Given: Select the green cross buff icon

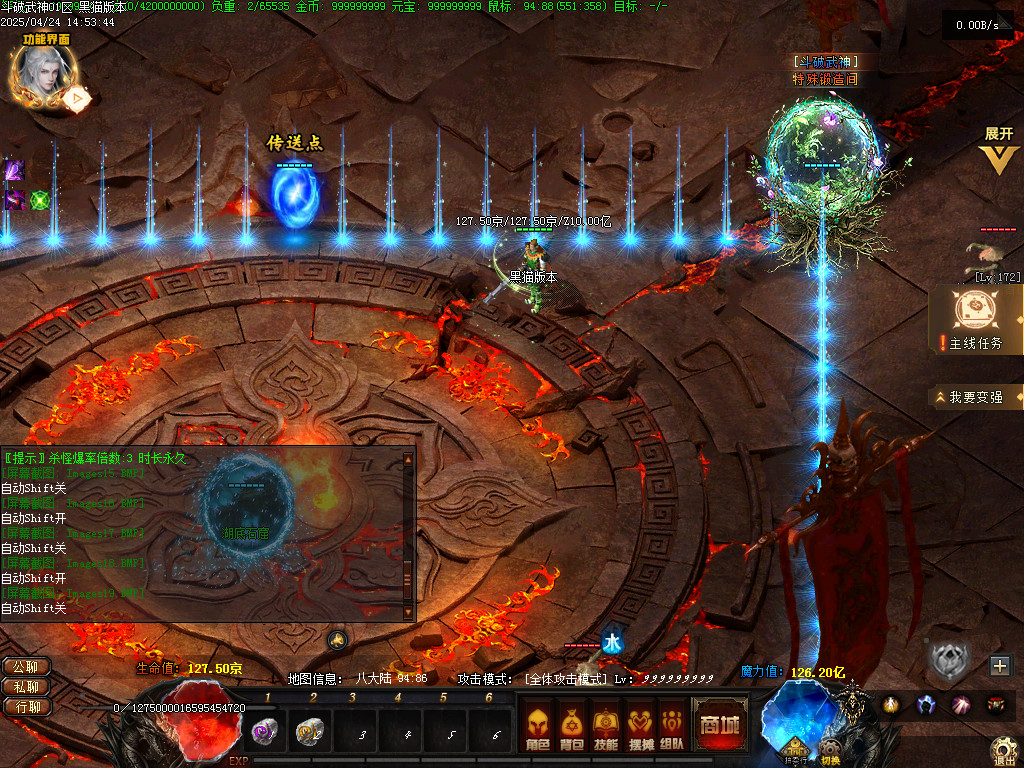Looking at the screenshot, I should point(39,199).
